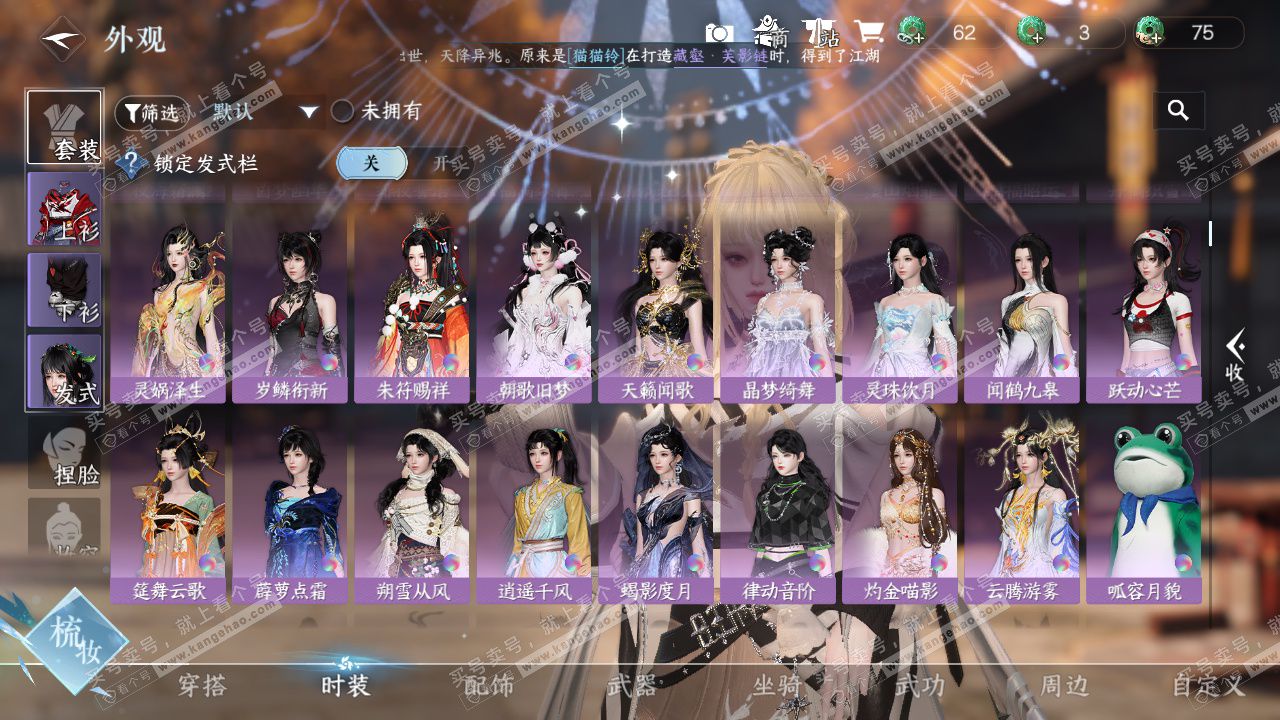Go back using the top-left arrow

pyautogui.click(x=62, y=39)
